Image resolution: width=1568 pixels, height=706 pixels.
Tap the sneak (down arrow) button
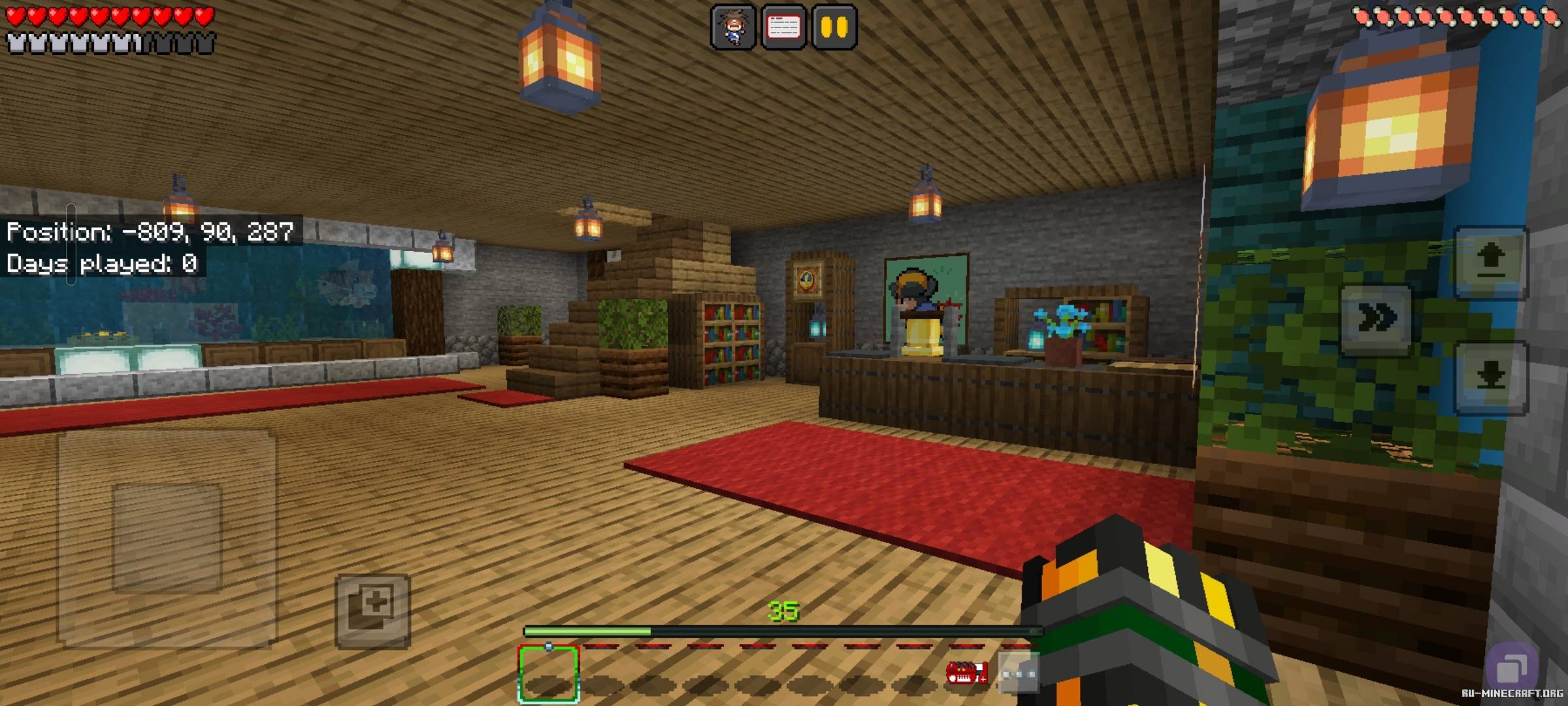pyautogui.click(x=1490, y=377)
